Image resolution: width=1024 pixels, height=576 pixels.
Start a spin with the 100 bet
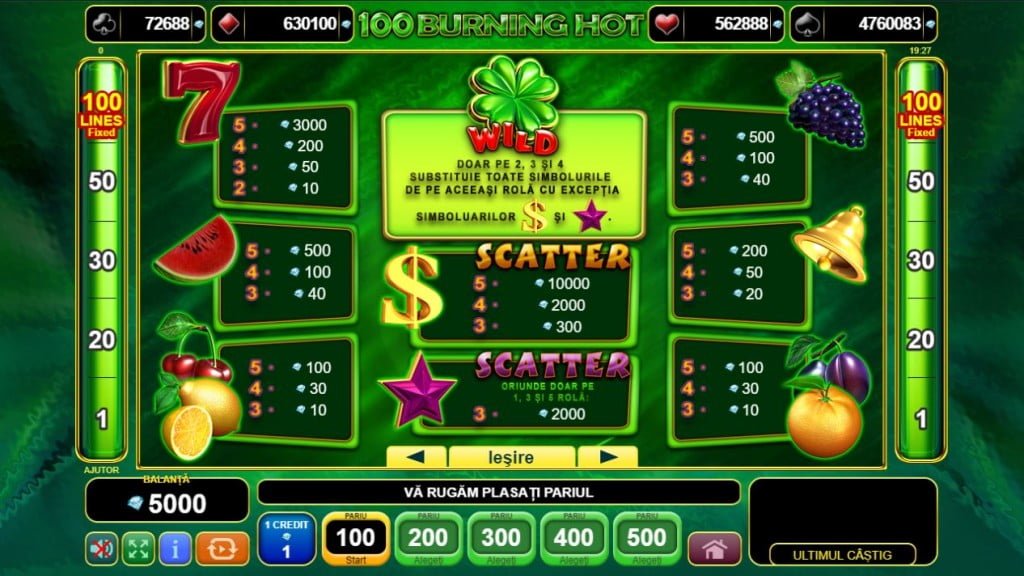pyautogui.click(x=355, y=538)
